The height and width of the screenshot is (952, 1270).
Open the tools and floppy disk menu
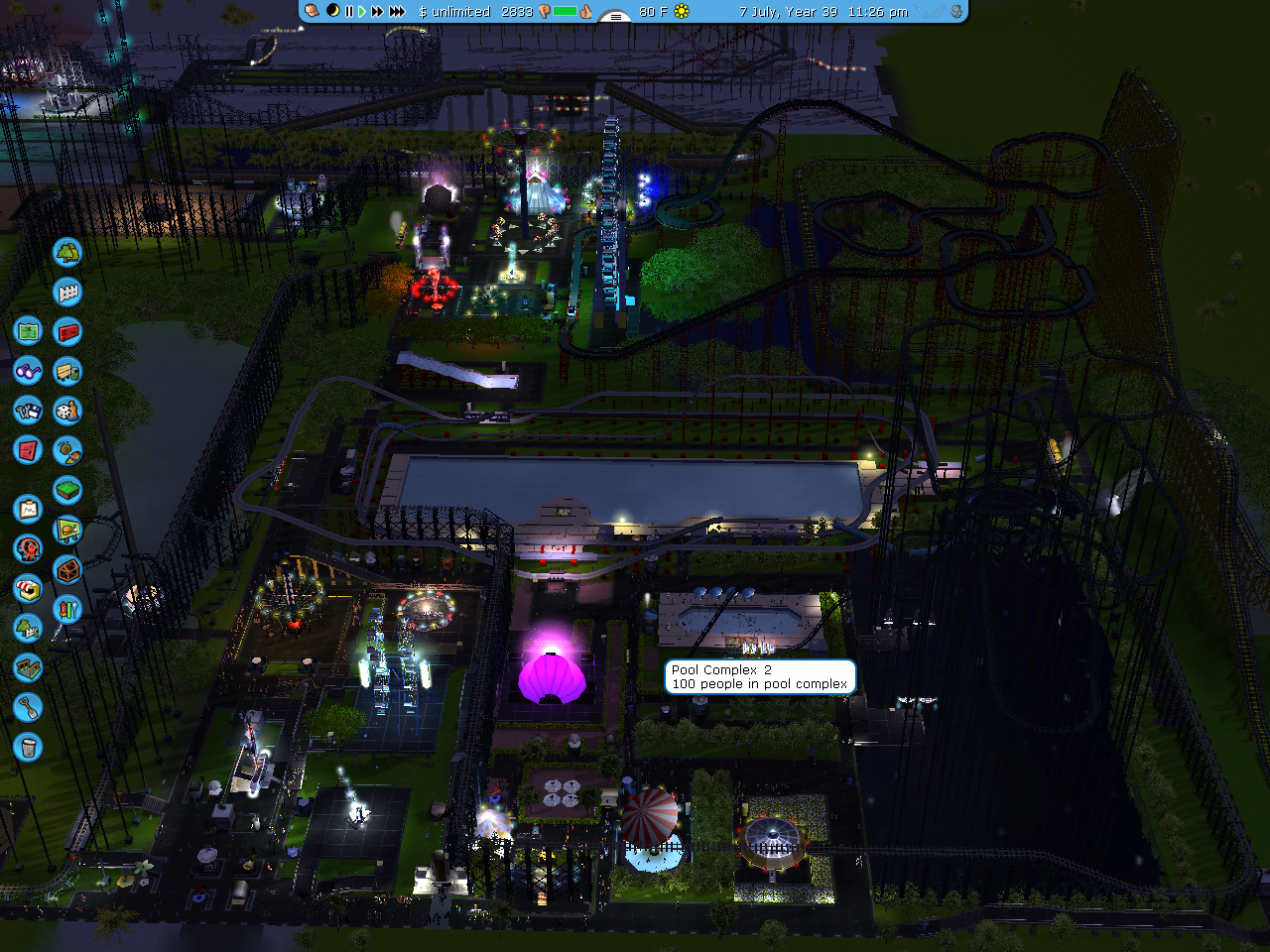point(28,410)
